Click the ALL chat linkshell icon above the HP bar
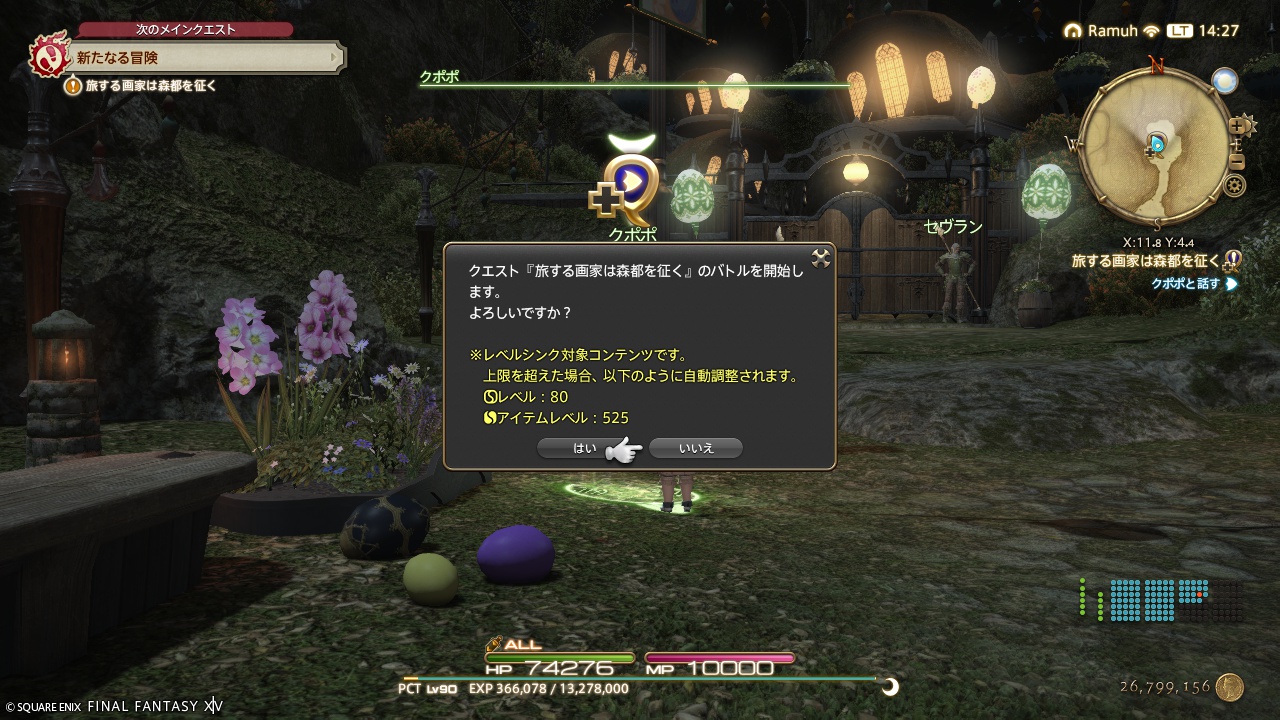 pyautogui.click(x=495, y=646)
